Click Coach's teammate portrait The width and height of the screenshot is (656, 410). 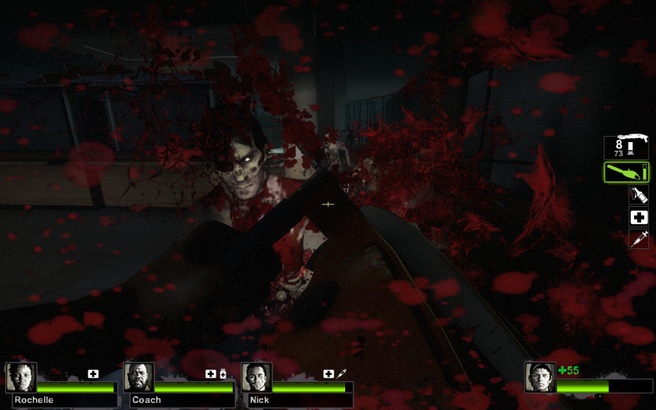point(139,377)
